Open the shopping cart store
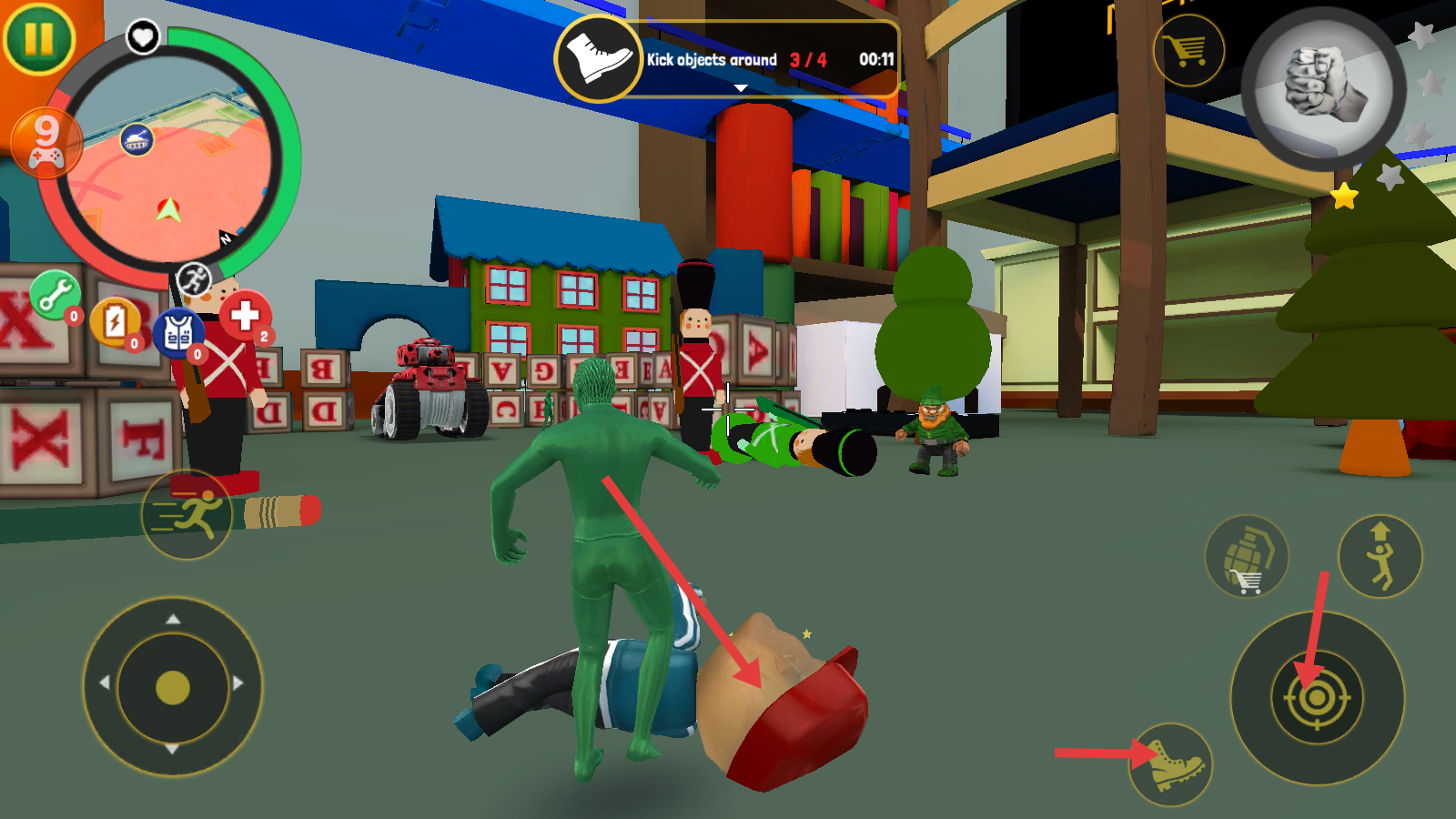 tap(1188, 50)
